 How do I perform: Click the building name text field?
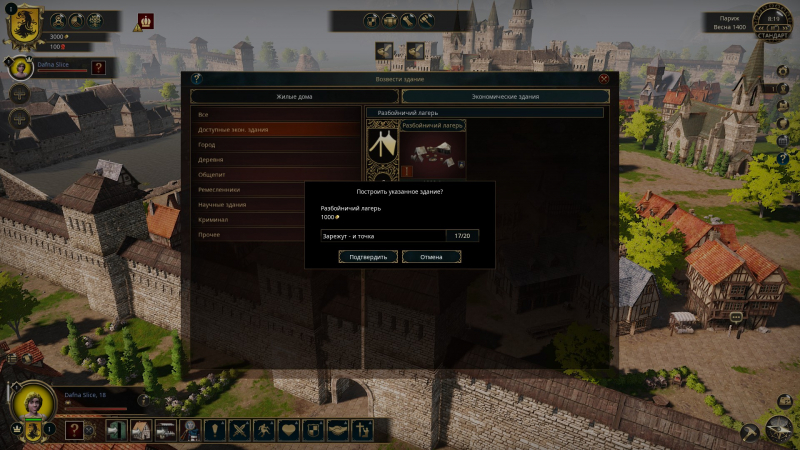point(383,236)
